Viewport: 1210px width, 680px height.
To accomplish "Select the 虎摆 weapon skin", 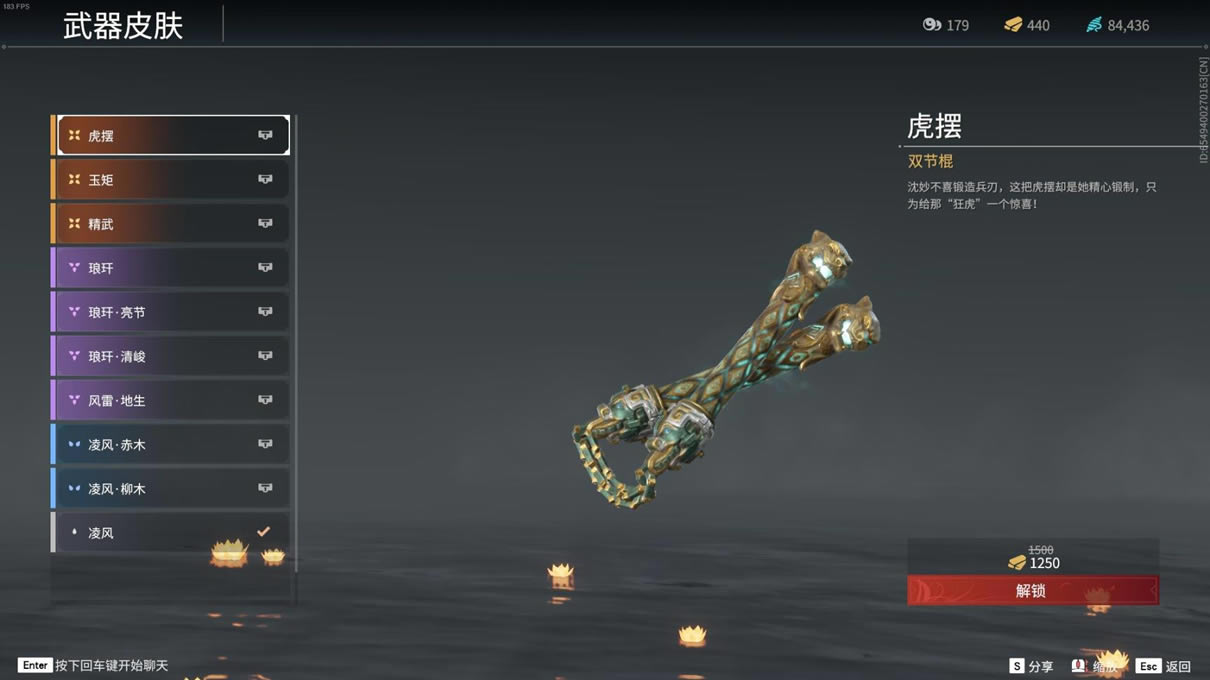I will 172,135.
